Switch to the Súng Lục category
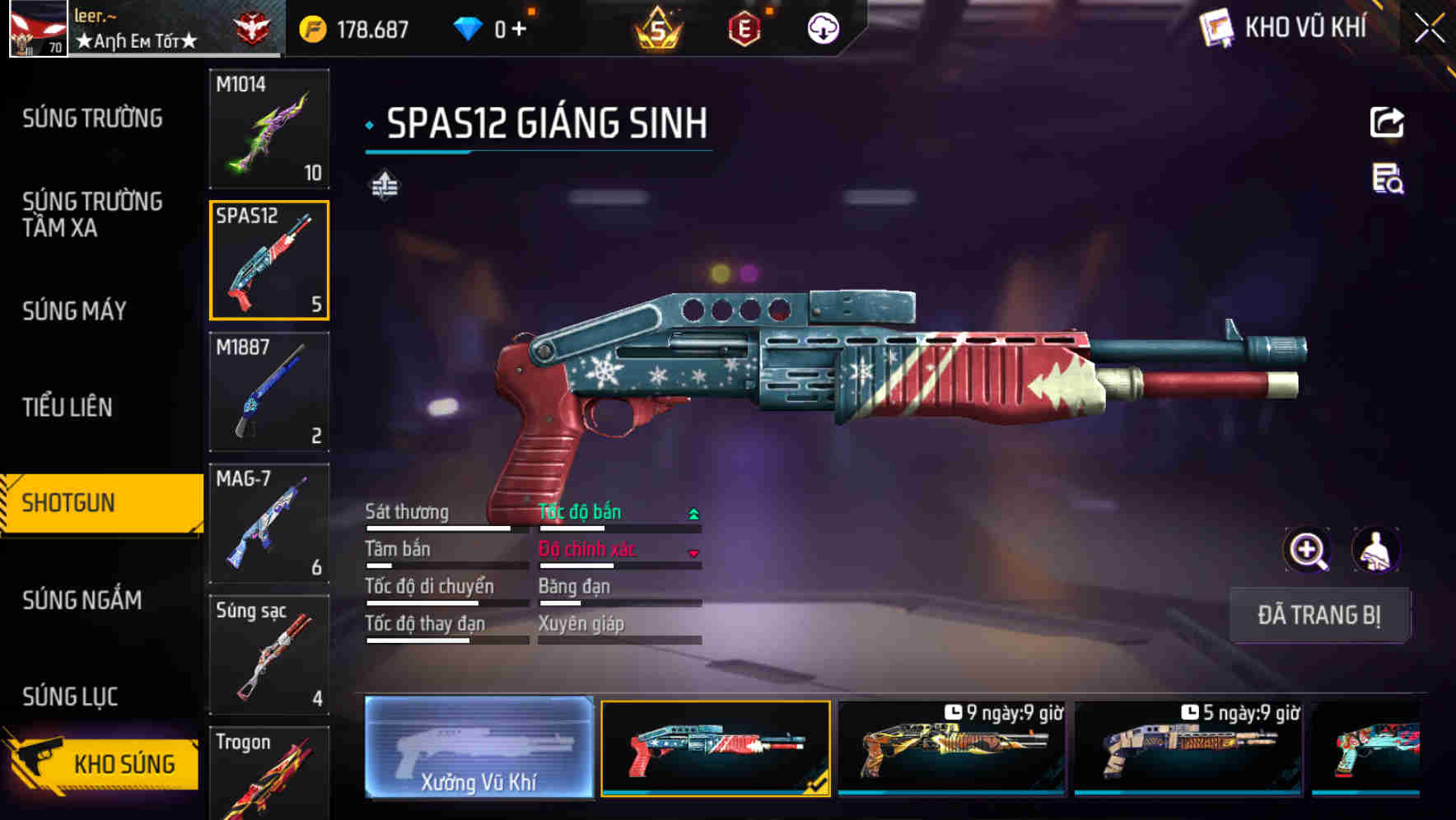Image resolution: width=1456 pixels, height=820 pixels. pos(70,697)
